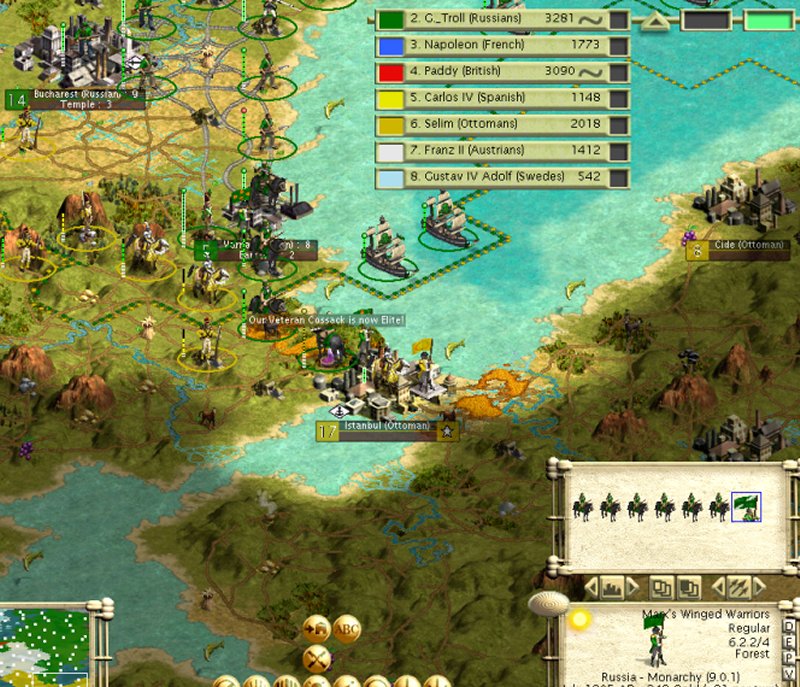Collapse the player list with the up arrow

pyautogui.click(x=657, y=19)
